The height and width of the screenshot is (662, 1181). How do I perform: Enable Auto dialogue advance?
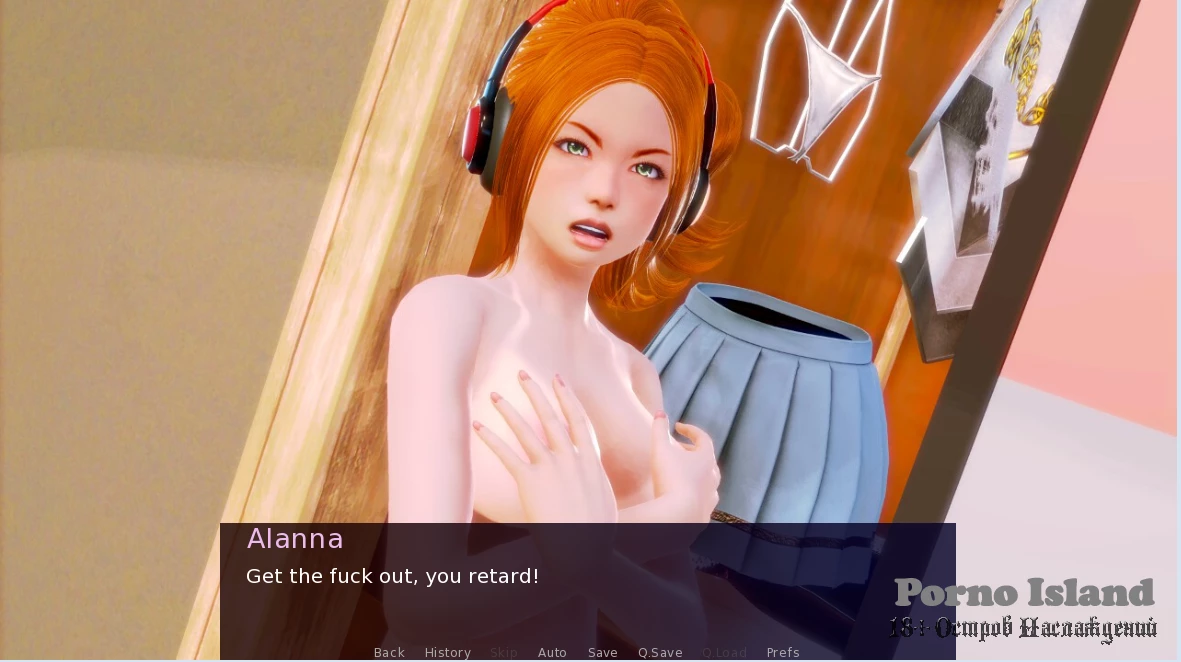click(x=552, y=652)
